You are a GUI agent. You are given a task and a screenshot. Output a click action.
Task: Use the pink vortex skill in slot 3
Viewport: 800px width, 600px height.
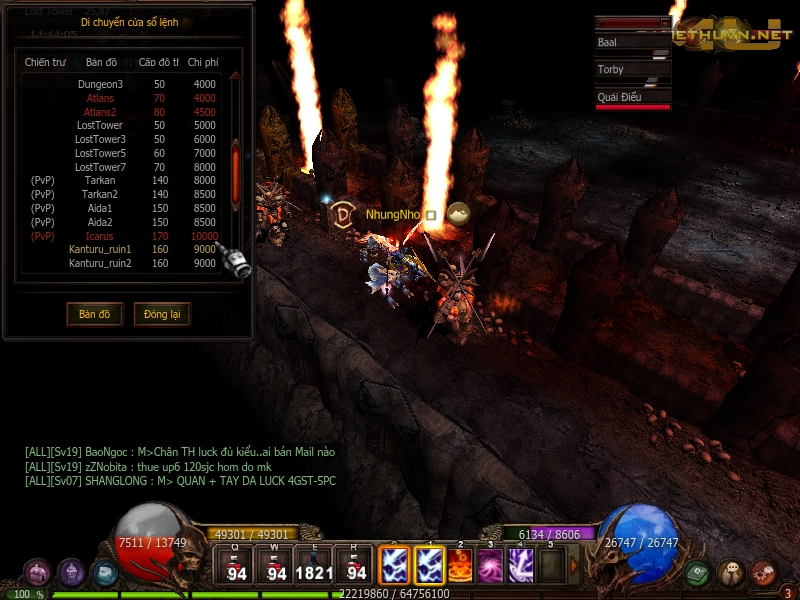(491, 565)
